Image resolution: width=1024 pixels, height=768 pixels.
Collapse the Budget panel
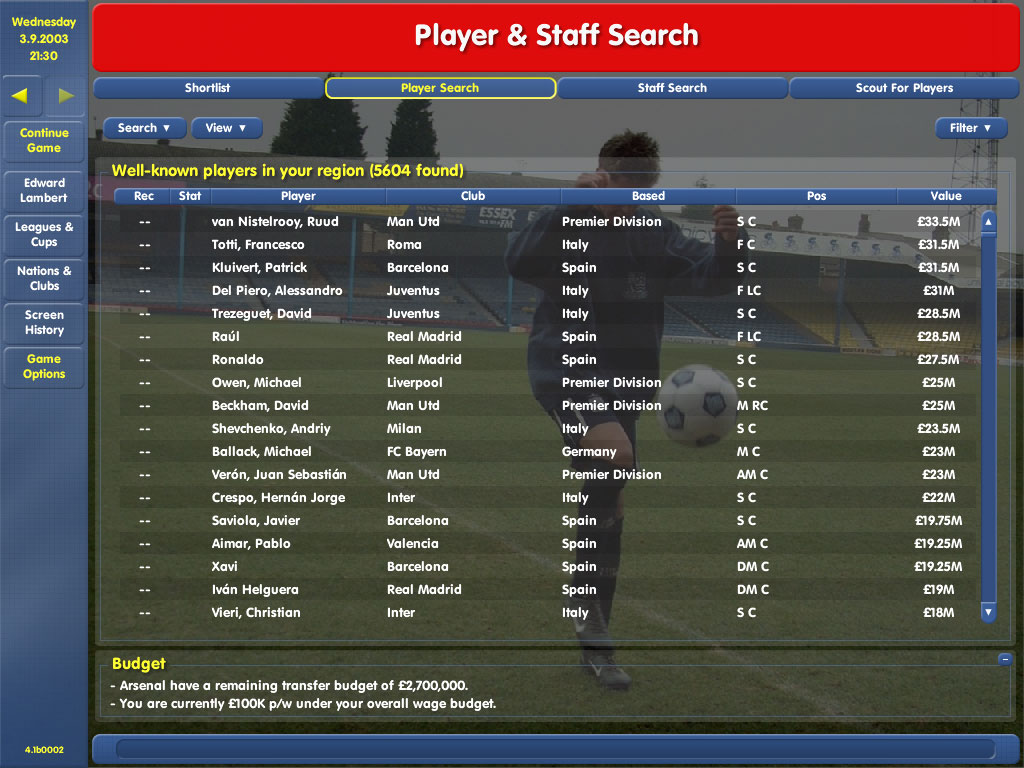pos(1004,659)
